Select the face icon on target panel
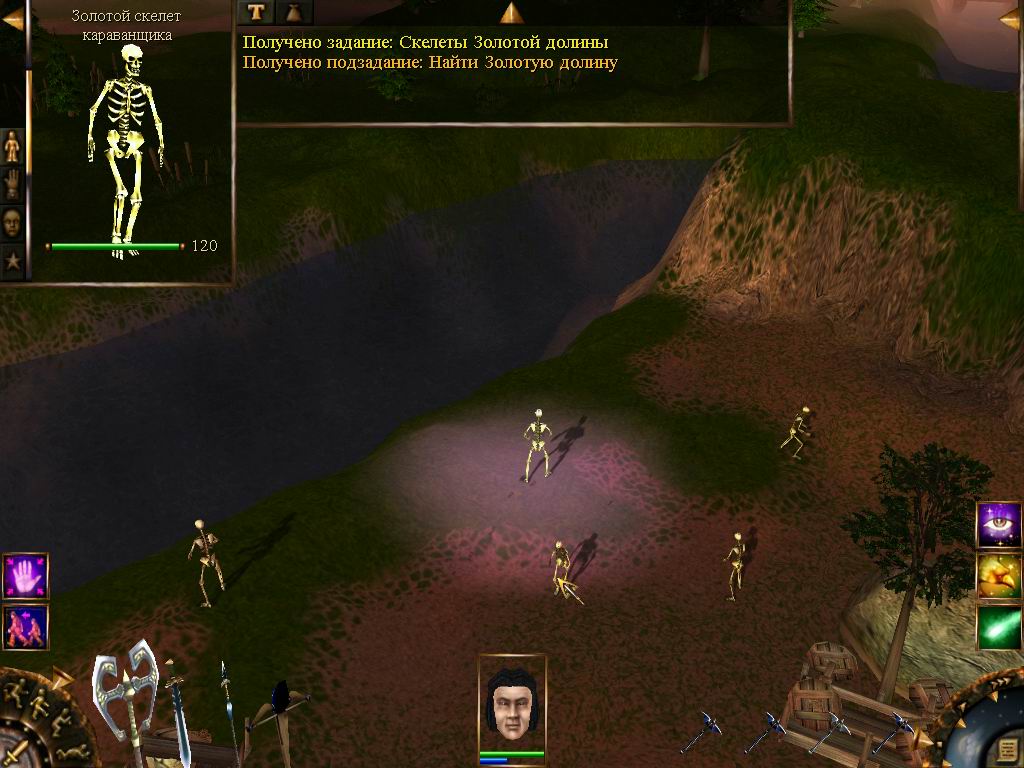This screenshot has height=768, width=1024. 12,222
